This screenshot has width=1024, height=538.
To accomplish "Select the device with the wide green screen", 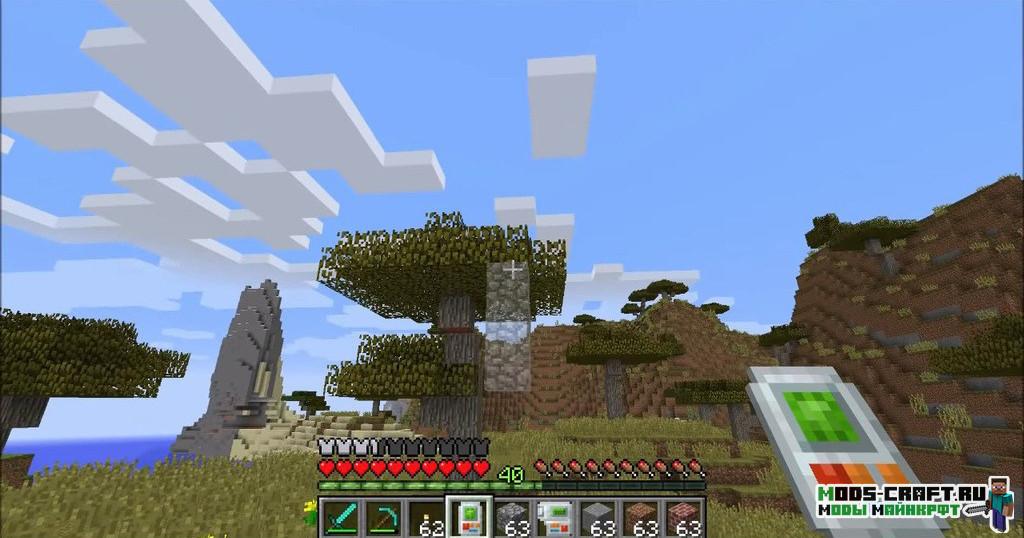I will point(555,517).
